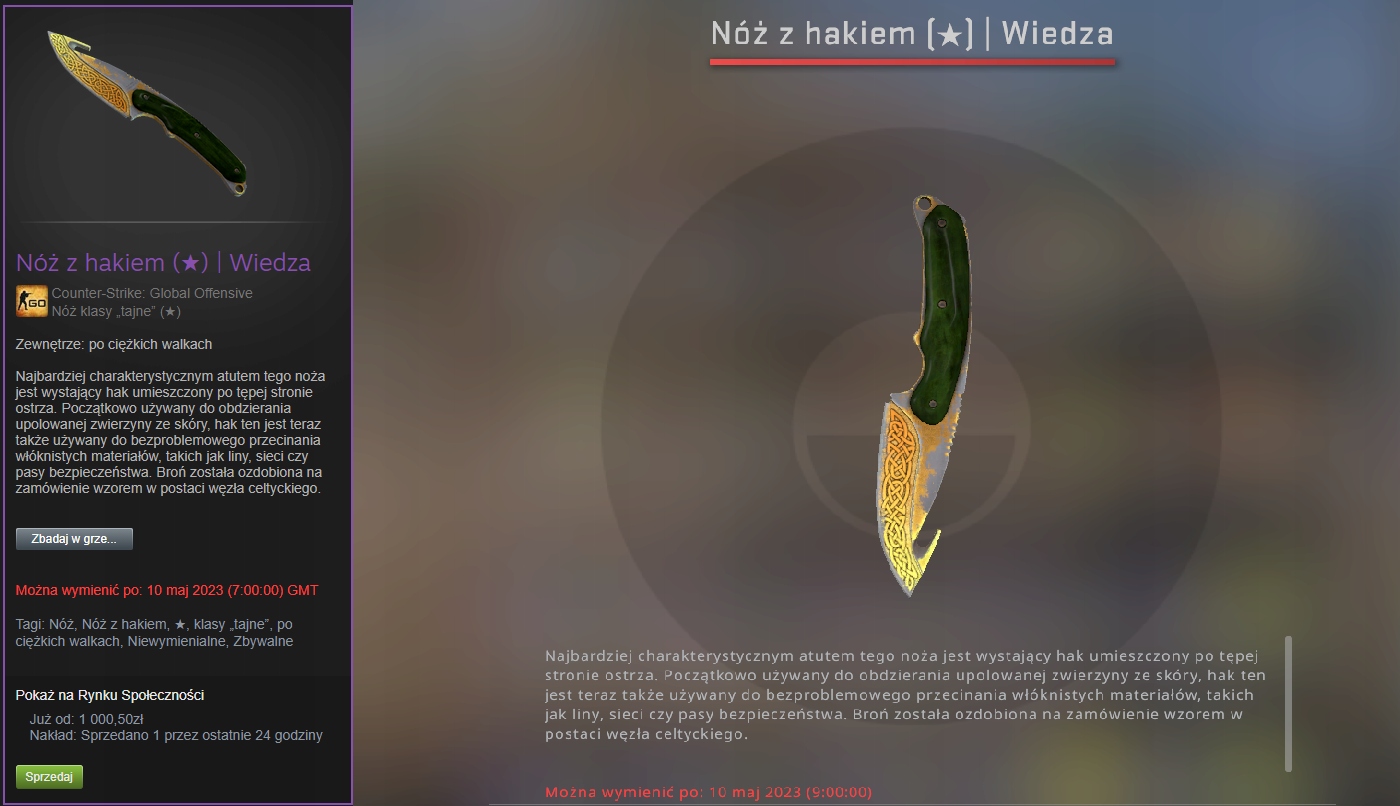Click the page heading above the red divider
The width and height of the screenshot is (1400, 806).
911,33
